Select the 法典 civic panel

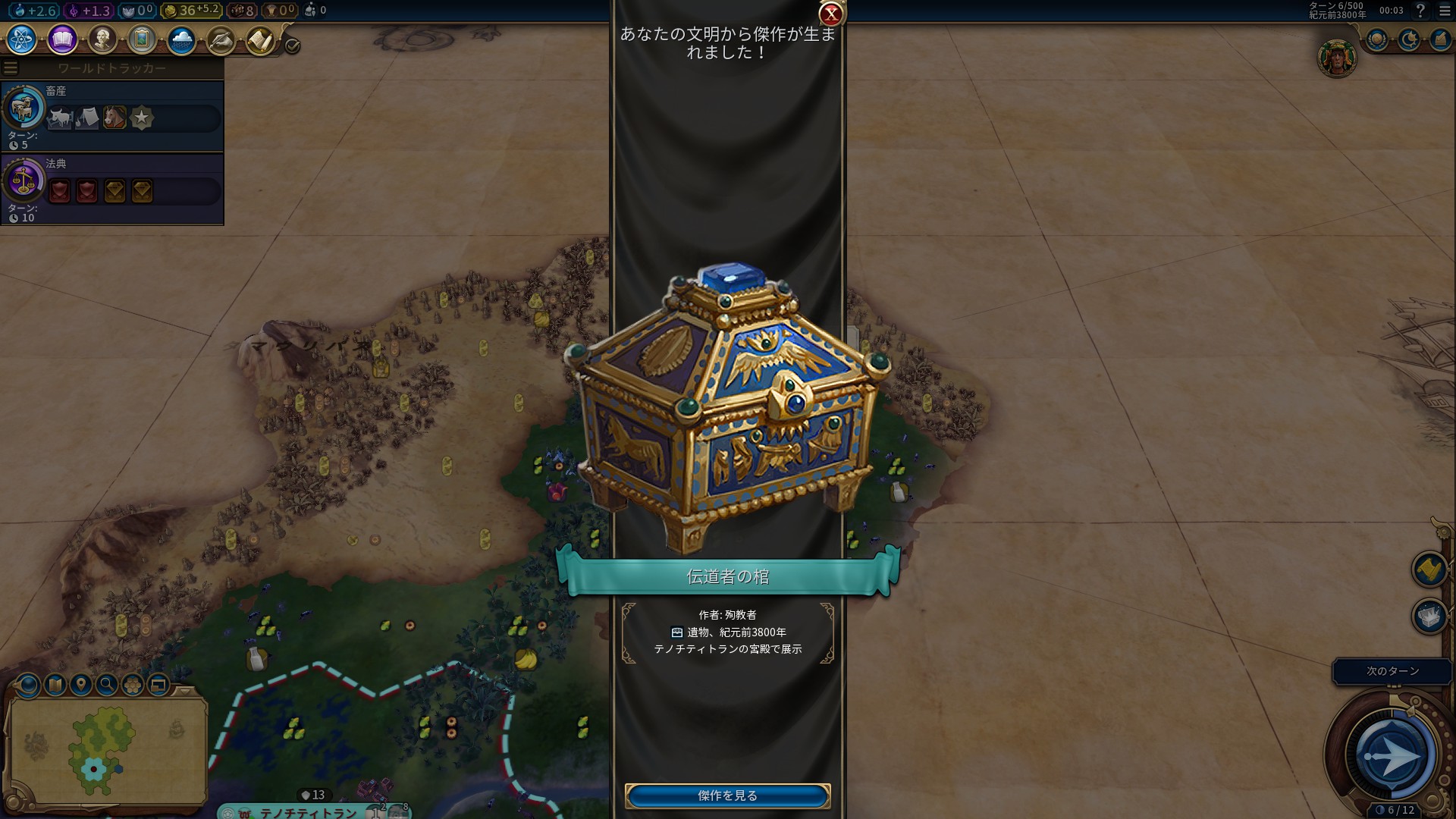[112, 189]
